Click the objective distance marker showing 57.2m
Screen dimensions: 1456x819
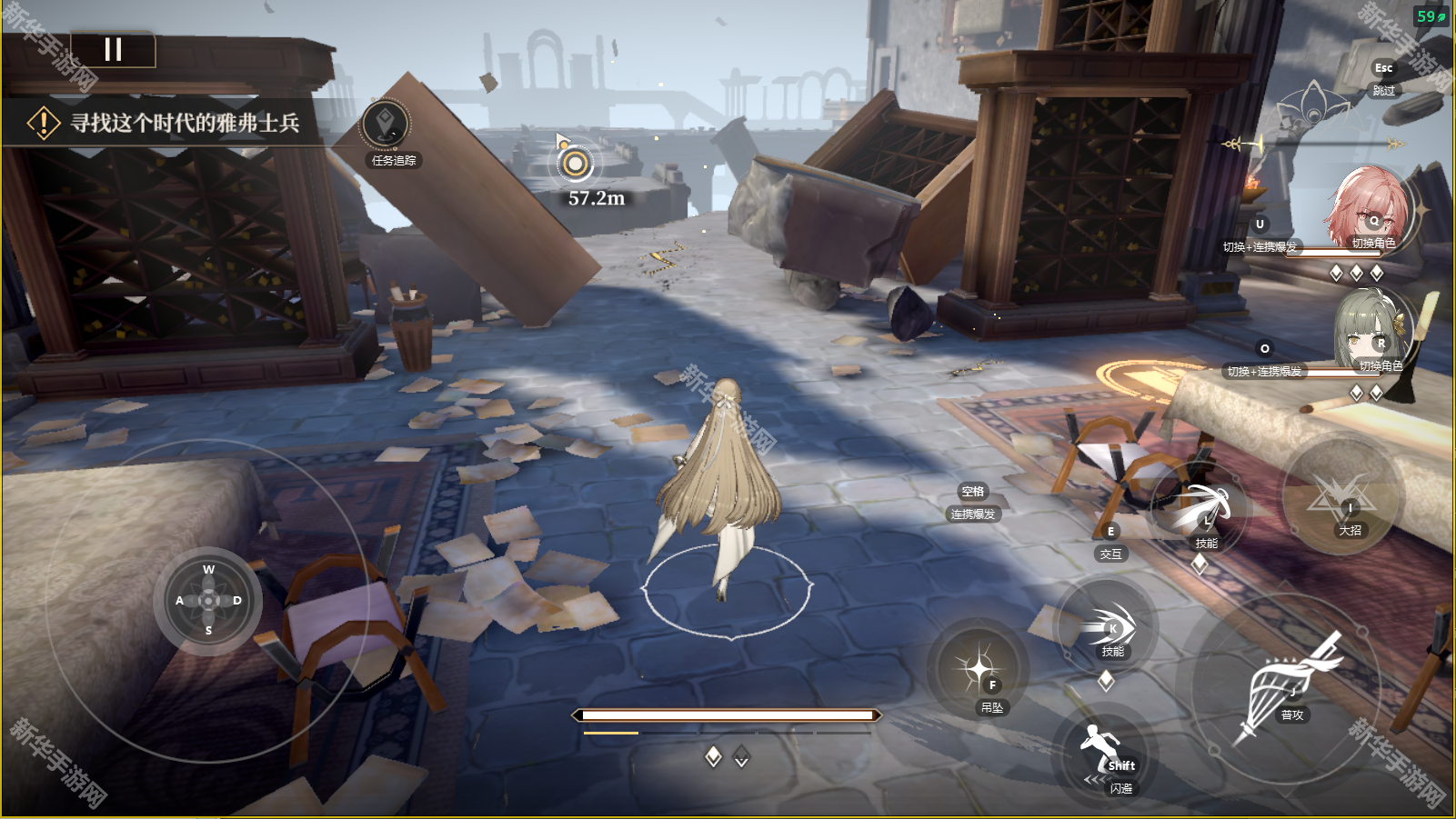pos(576,165)
